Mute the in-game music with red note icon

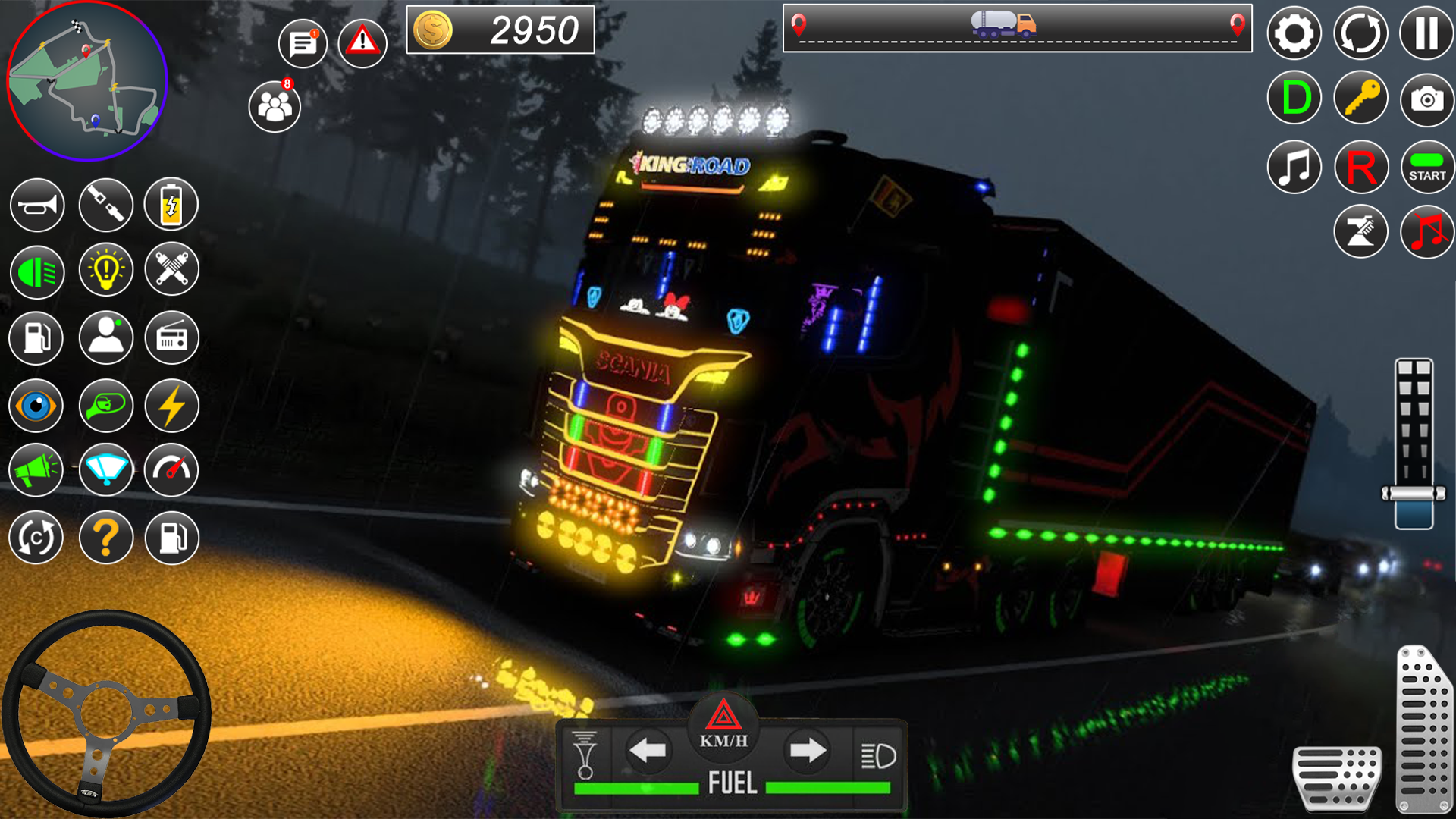(x=1427, y=231)
